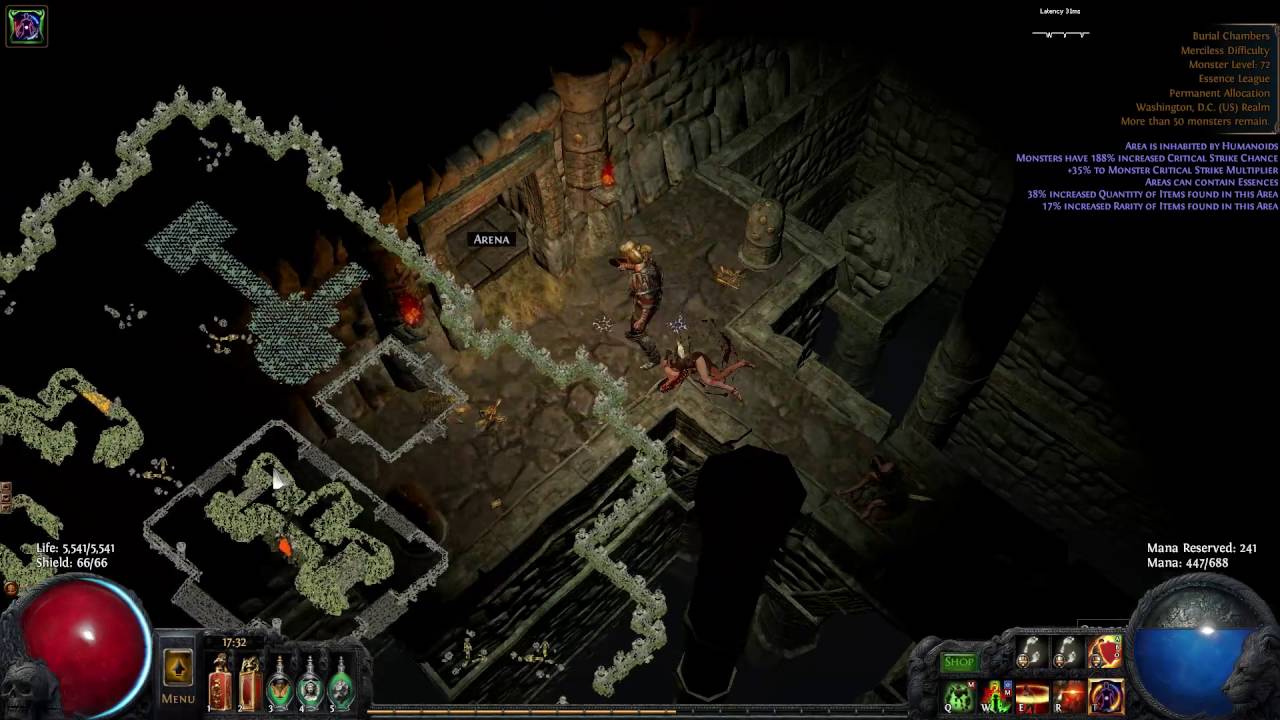Select the red shield skill icon

click(1105, 653)
